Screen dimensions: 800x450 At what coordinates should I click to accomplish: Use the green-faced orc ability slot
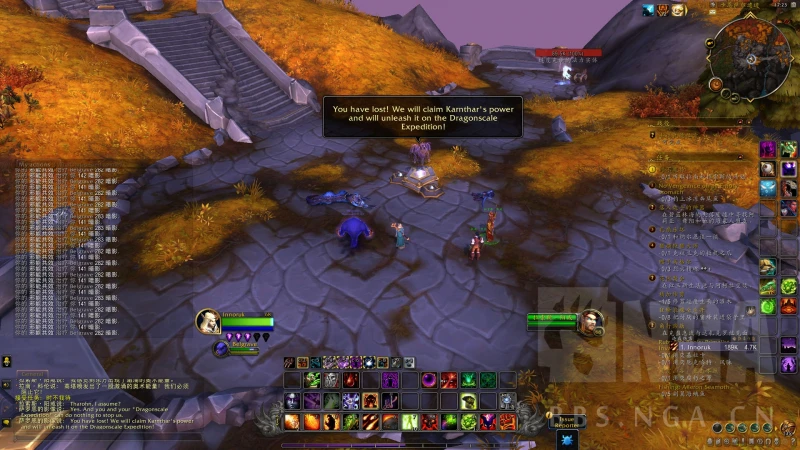[311, 379]
